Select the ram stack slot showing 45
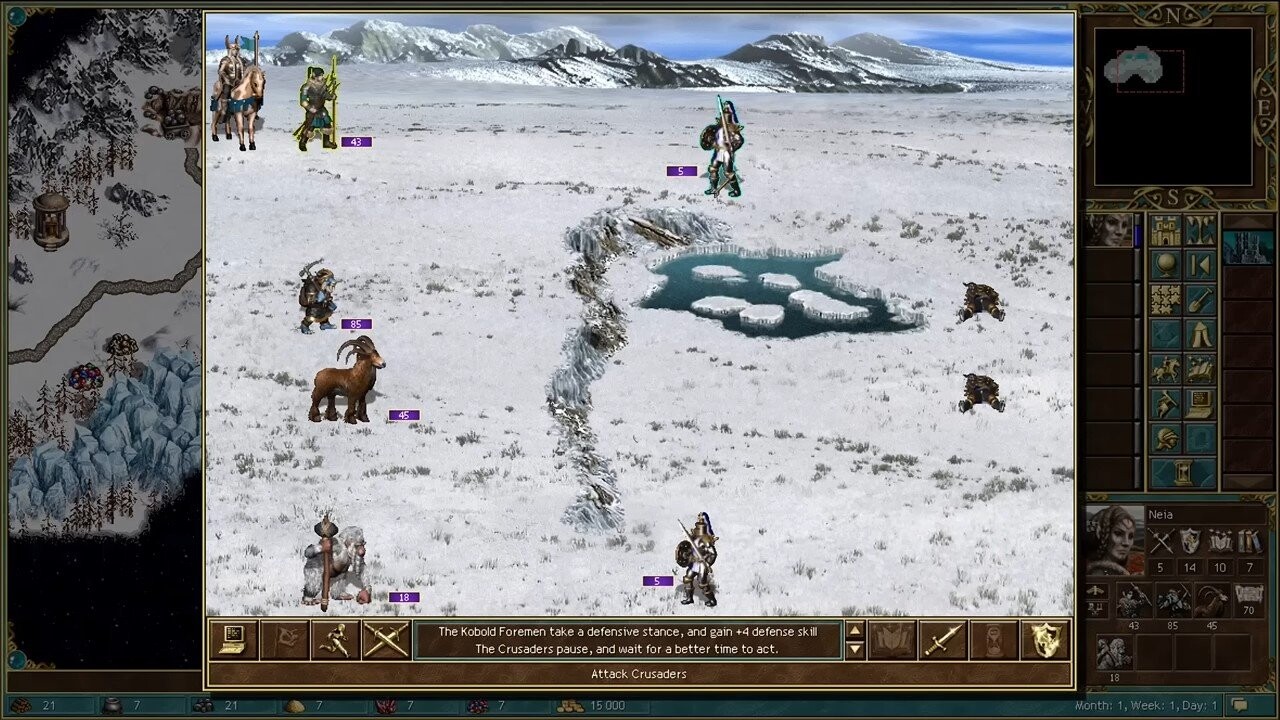This screenshot has height=720, width=1280. 1210,601
